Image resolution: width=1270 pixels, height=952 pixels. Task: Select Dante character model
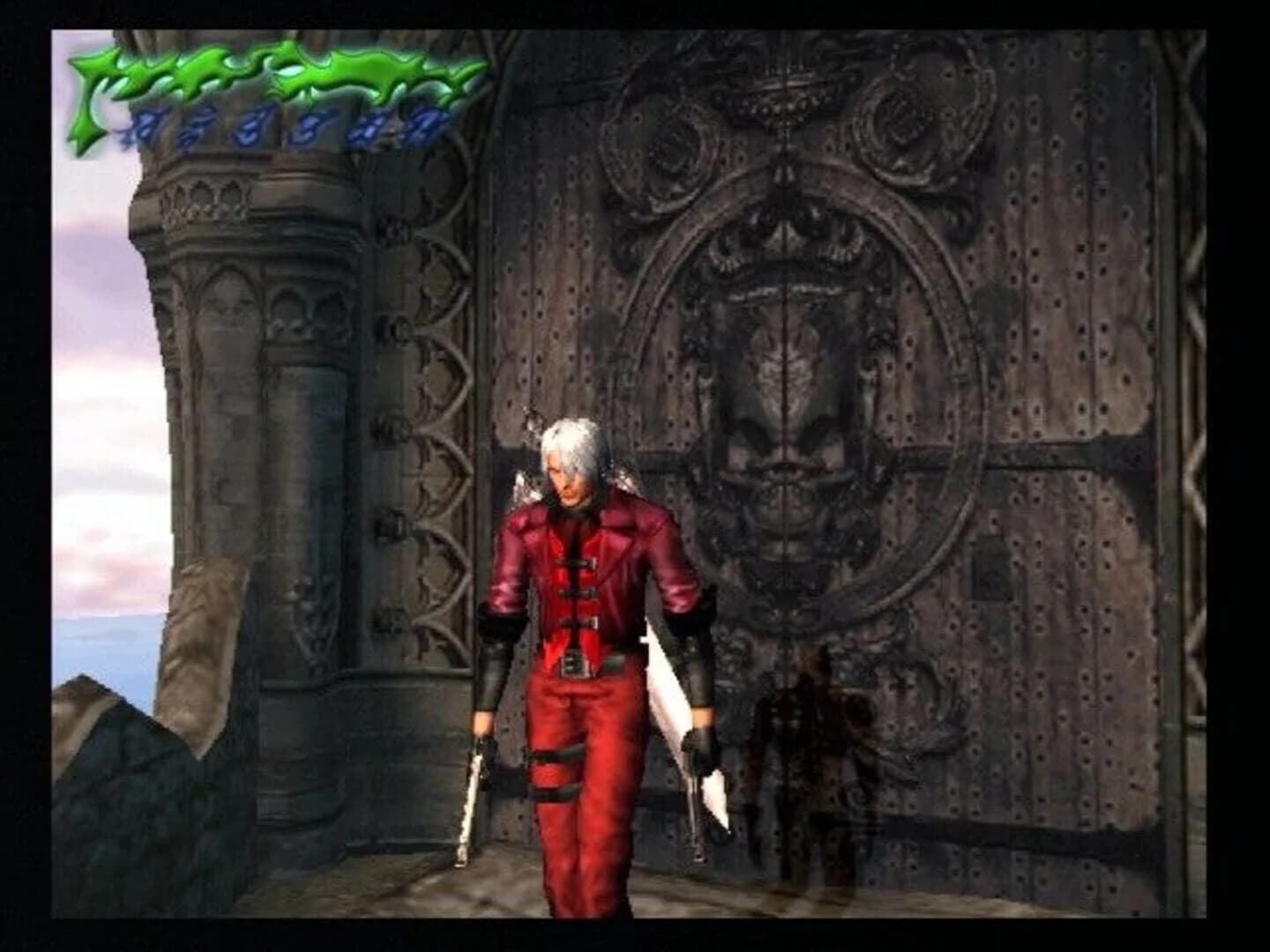click(582, 617)
